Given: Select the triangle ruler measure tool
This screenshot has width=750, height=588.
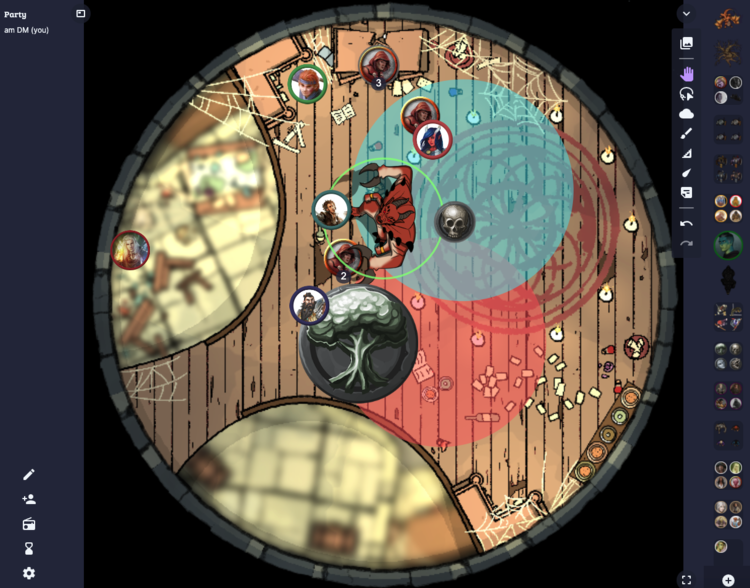Looking at the screenshot, I should (686, 153).
